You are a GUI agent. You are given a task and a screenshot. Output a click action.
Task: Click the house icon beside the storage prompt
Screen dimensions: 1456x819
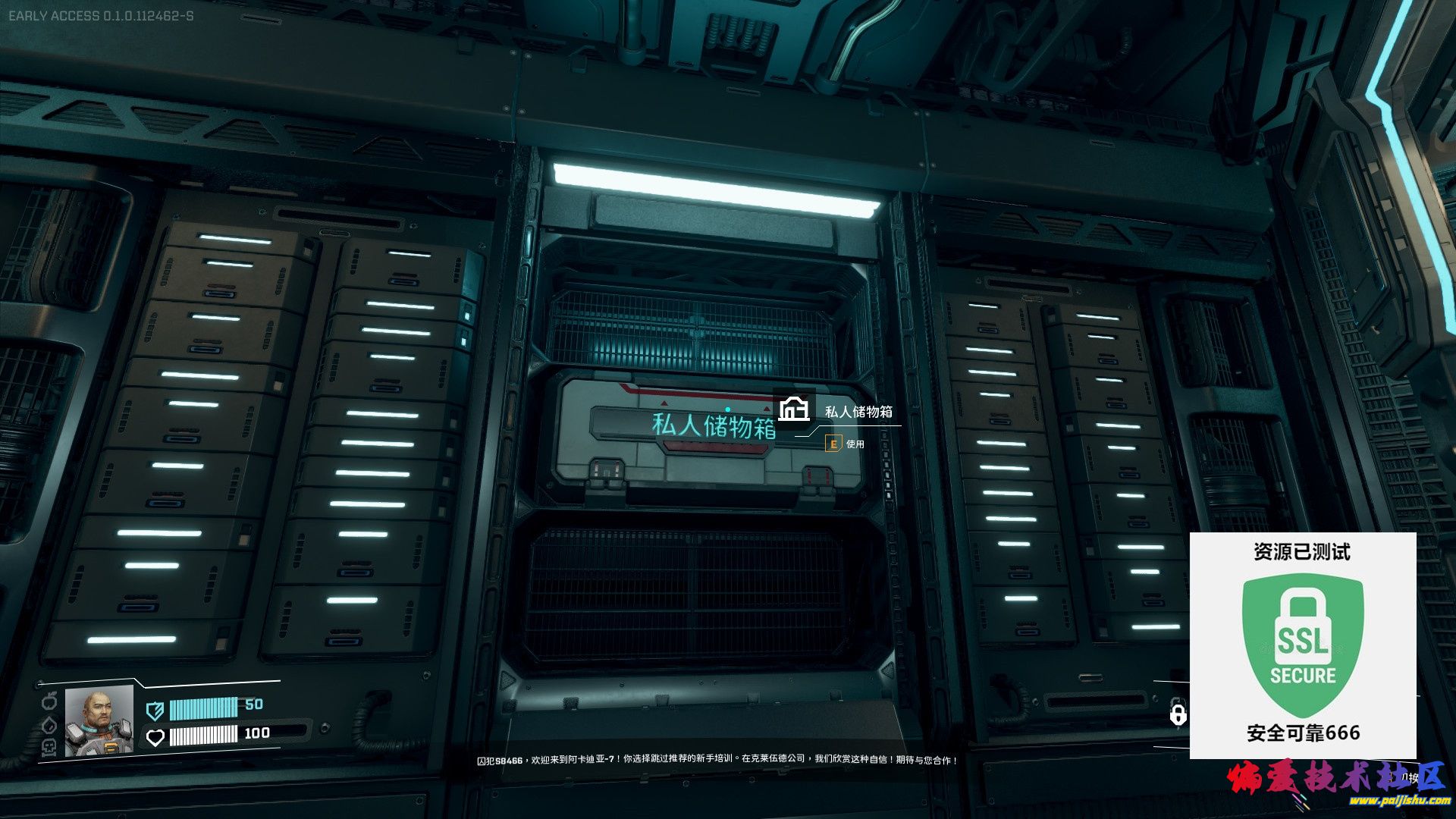794,409
